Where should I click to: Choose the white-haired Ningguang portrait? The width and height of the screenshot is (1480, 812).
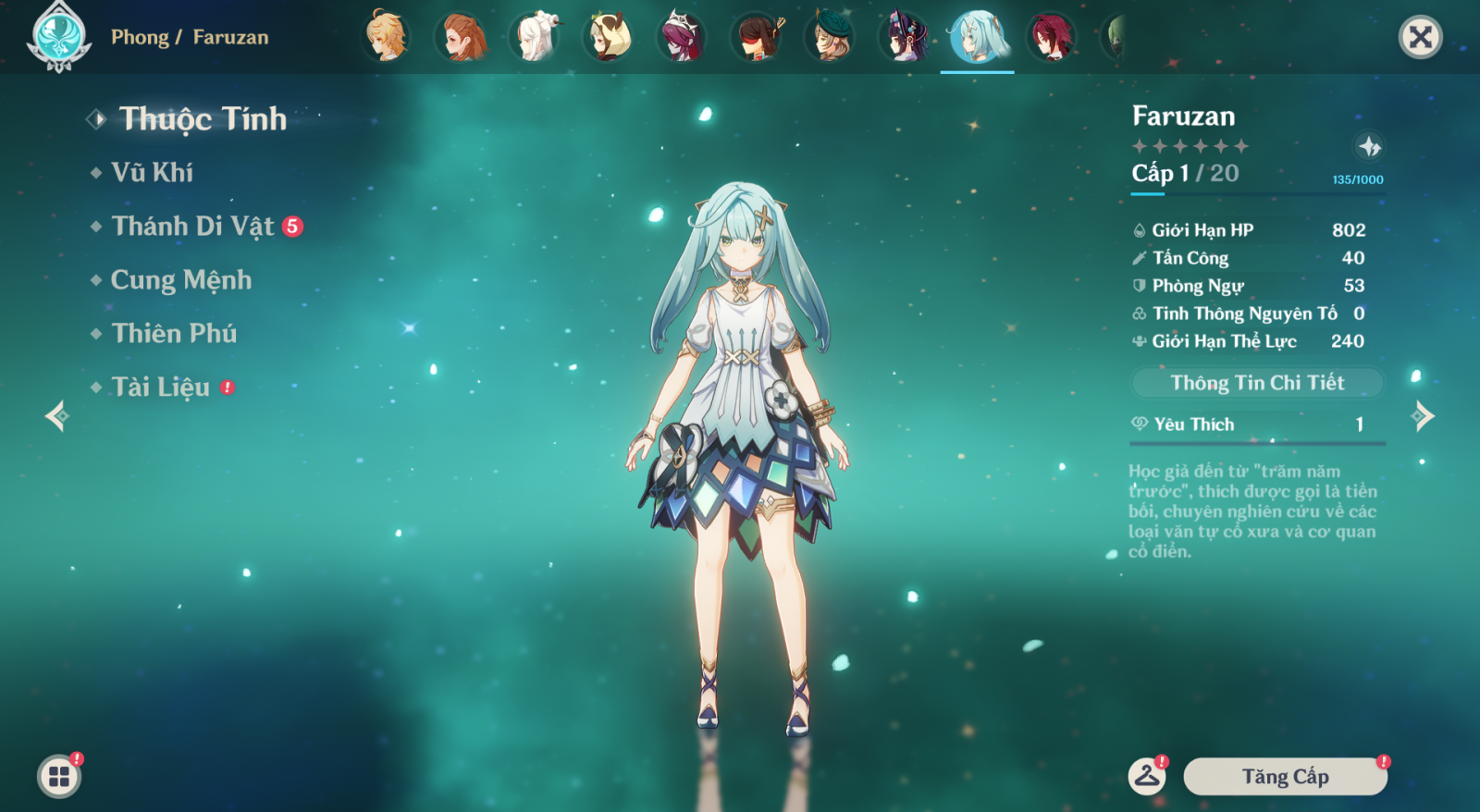[536, 37]
